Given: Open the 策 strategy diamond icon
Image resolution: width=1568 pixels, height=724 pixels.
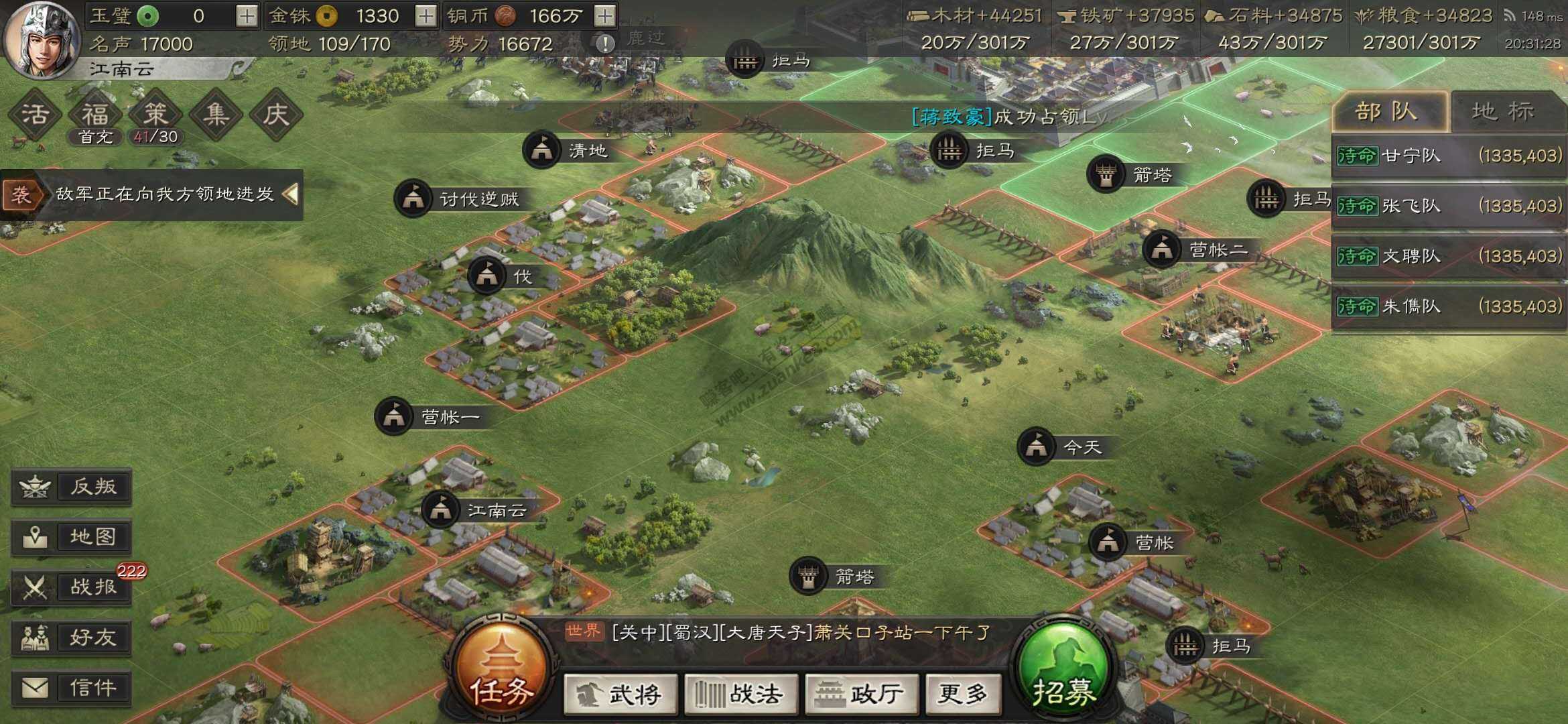Looking at the screenshot, I should tap(155, 114).
